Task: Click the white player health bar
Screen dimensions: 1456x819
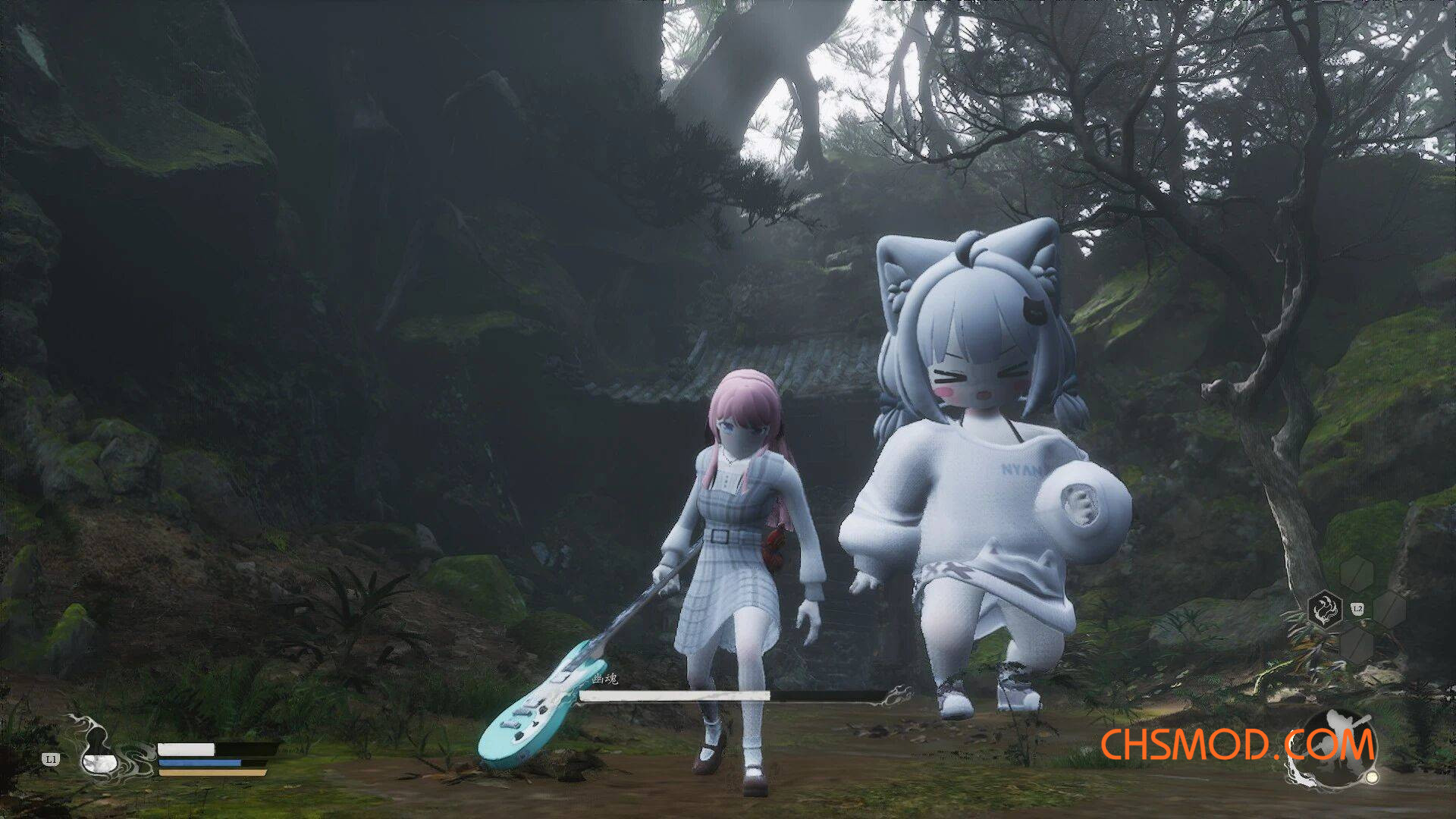Action: [186, 750]
